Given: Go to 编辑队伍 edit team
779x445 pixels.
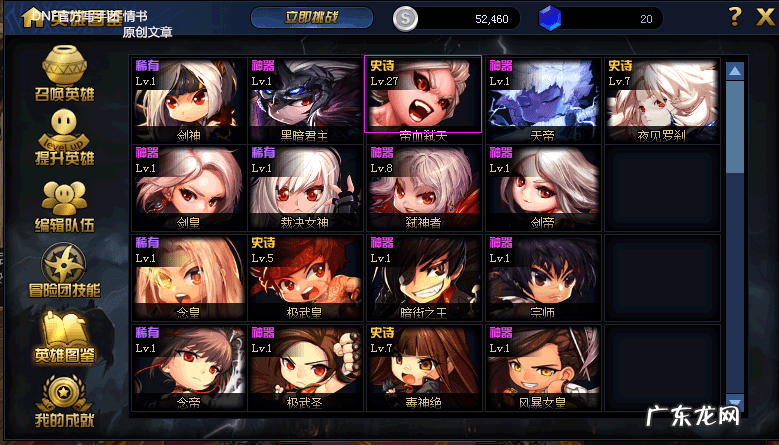Looking at the screenshot, I should pyautogui.click(x=65, y=205).
